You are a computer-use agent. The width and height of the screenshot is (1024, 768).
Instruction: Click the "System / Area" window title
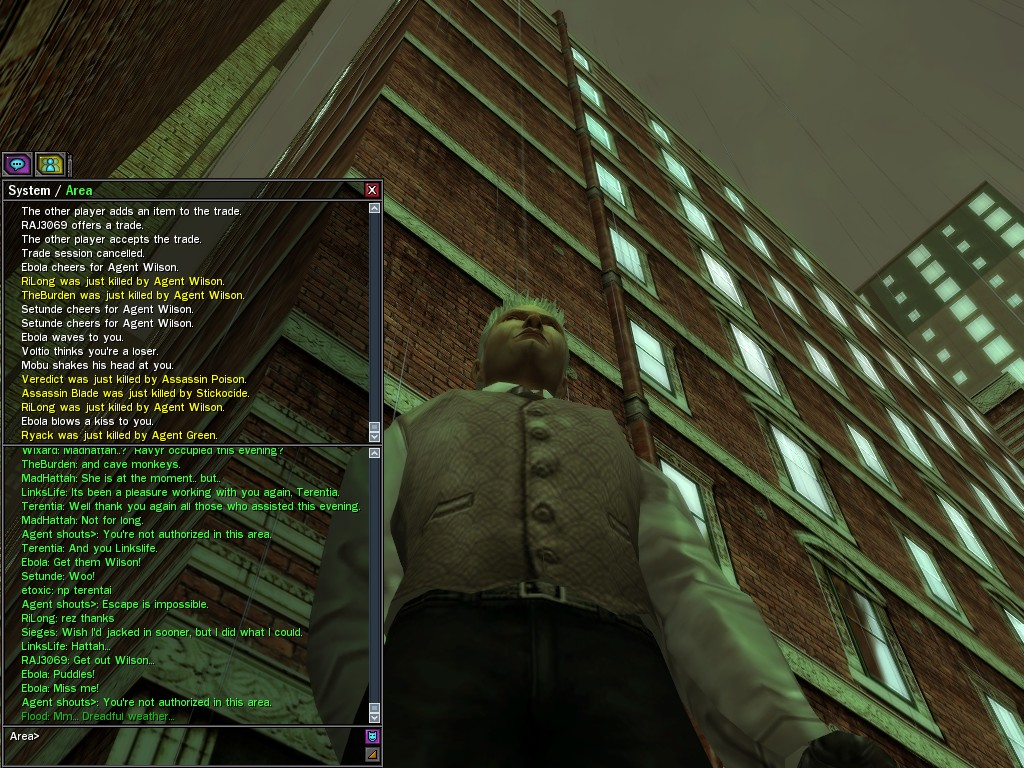coord(50,190)
